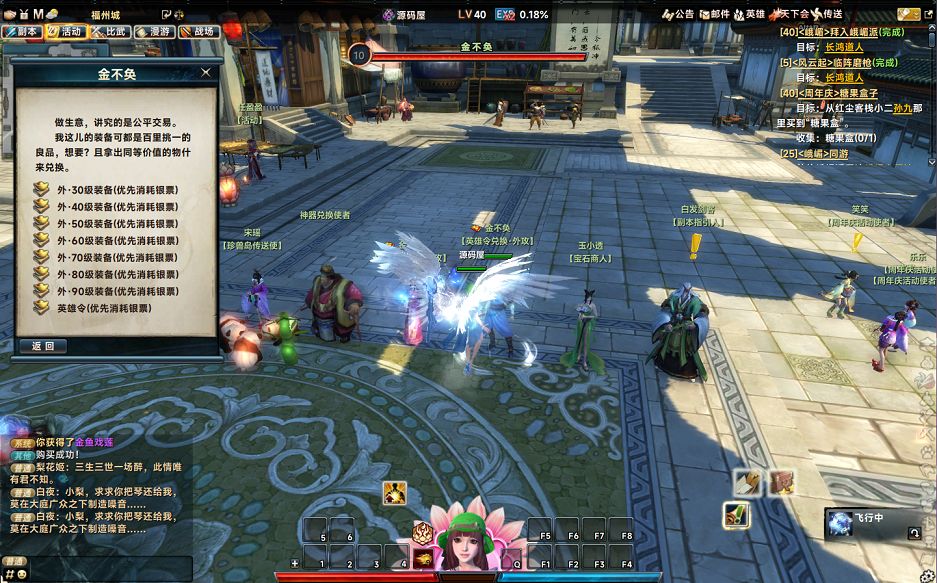Open the 副本 dungeon tab
This screenshot has height=583, width=937.
point(22,31)
